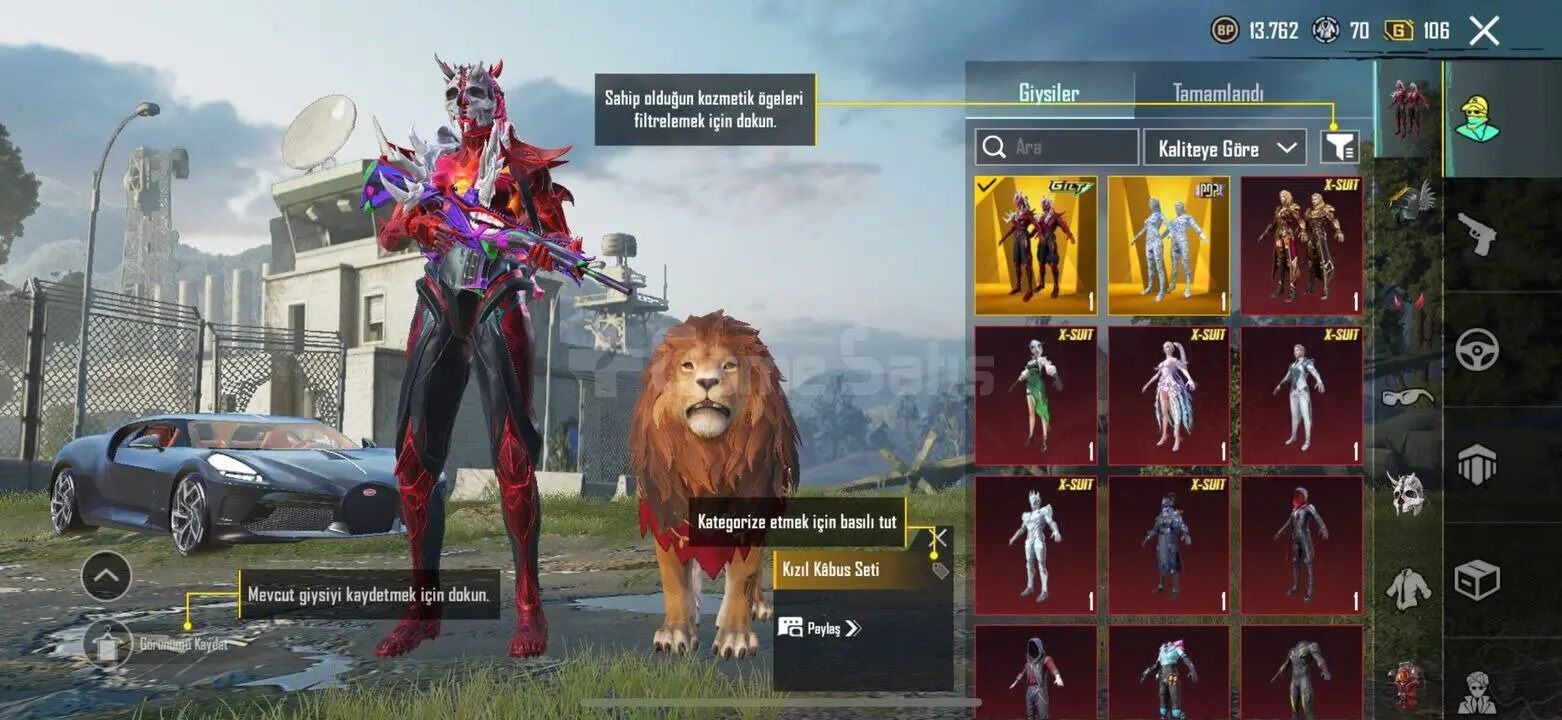Open the pistol weapons category
This screenshot has width=1562, height=720.
(1476, 235)
